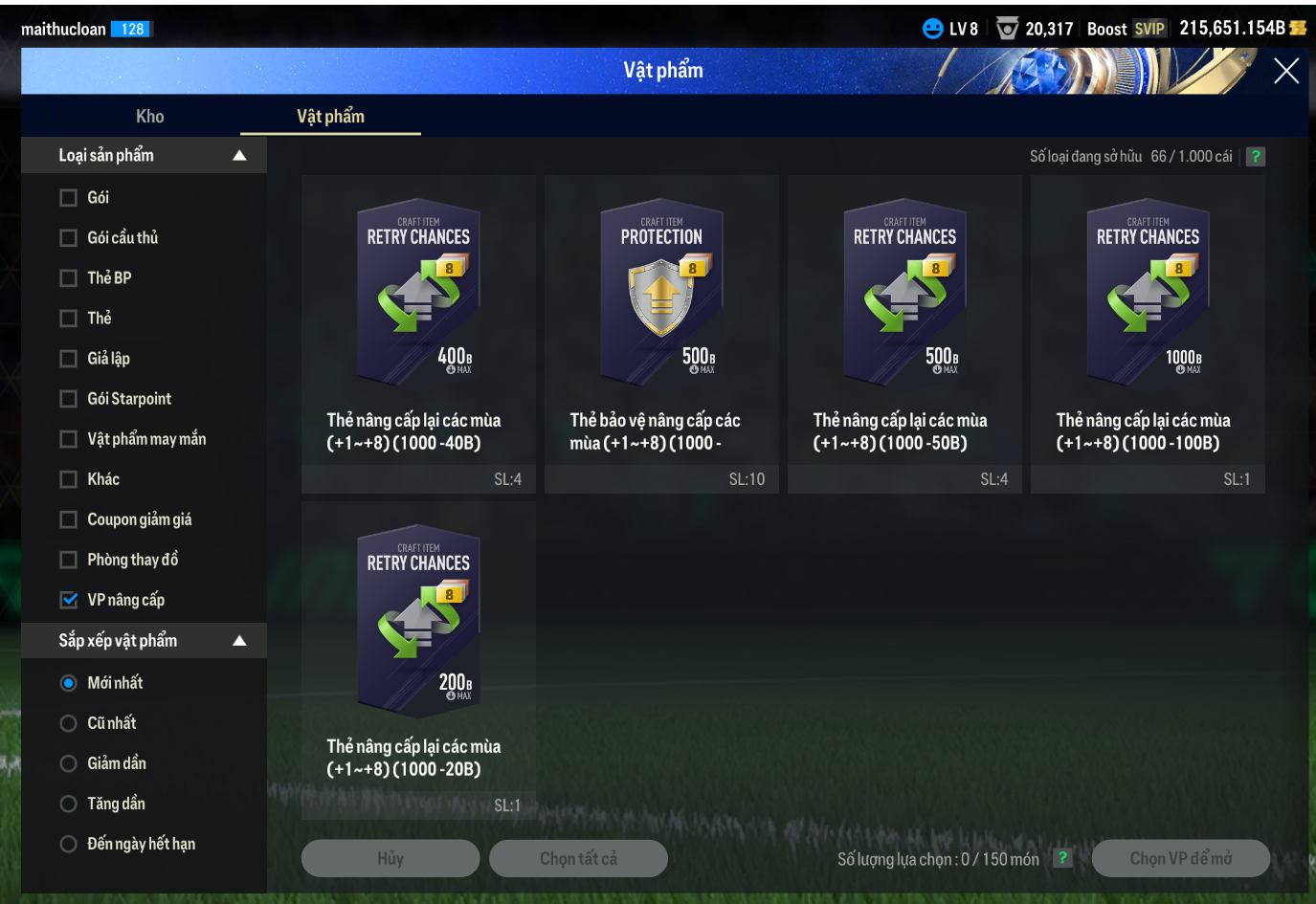1316x904 pixels.
Task: Open the Chọn VP để mở button
Action: [1180, 858]
